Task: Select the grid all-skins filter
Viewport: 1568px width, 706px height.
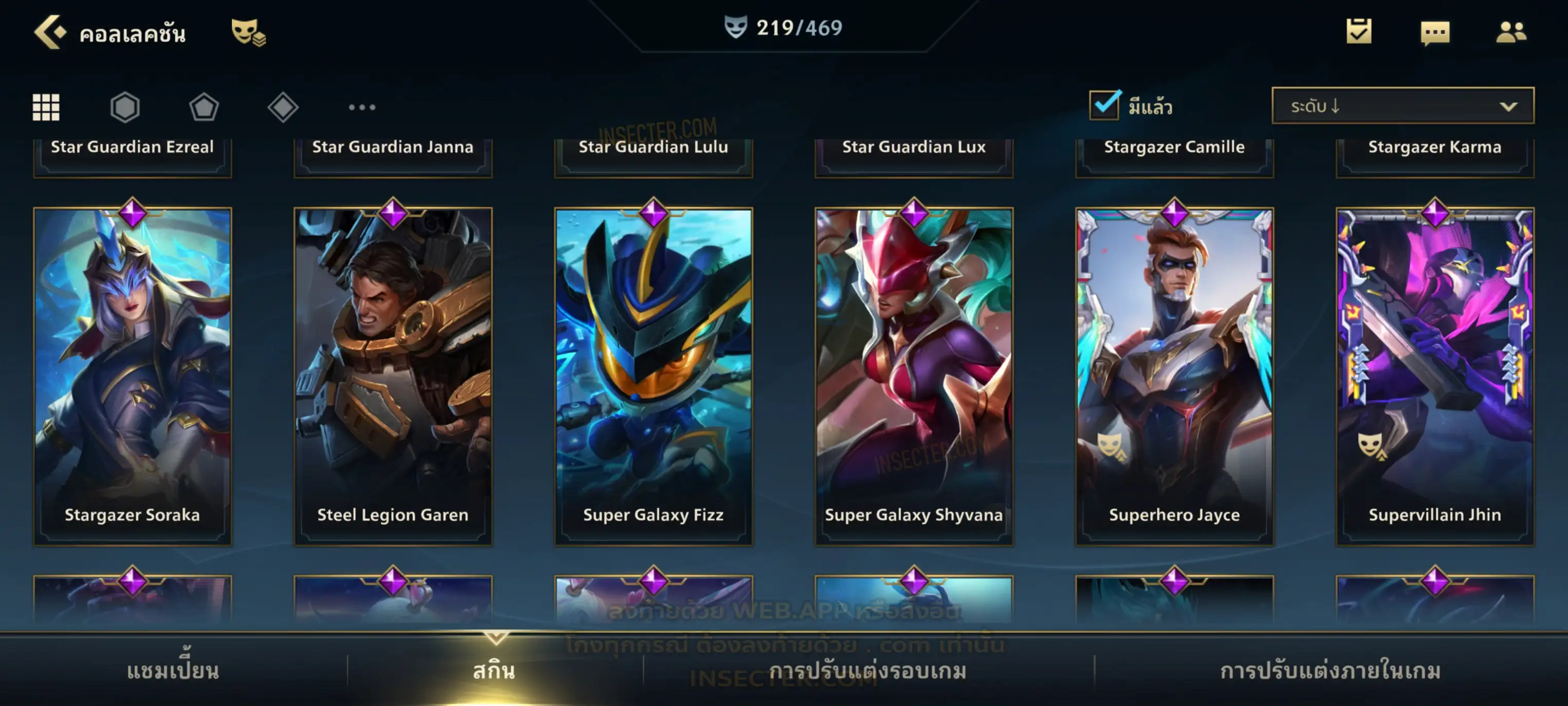Action: [46, 107]
